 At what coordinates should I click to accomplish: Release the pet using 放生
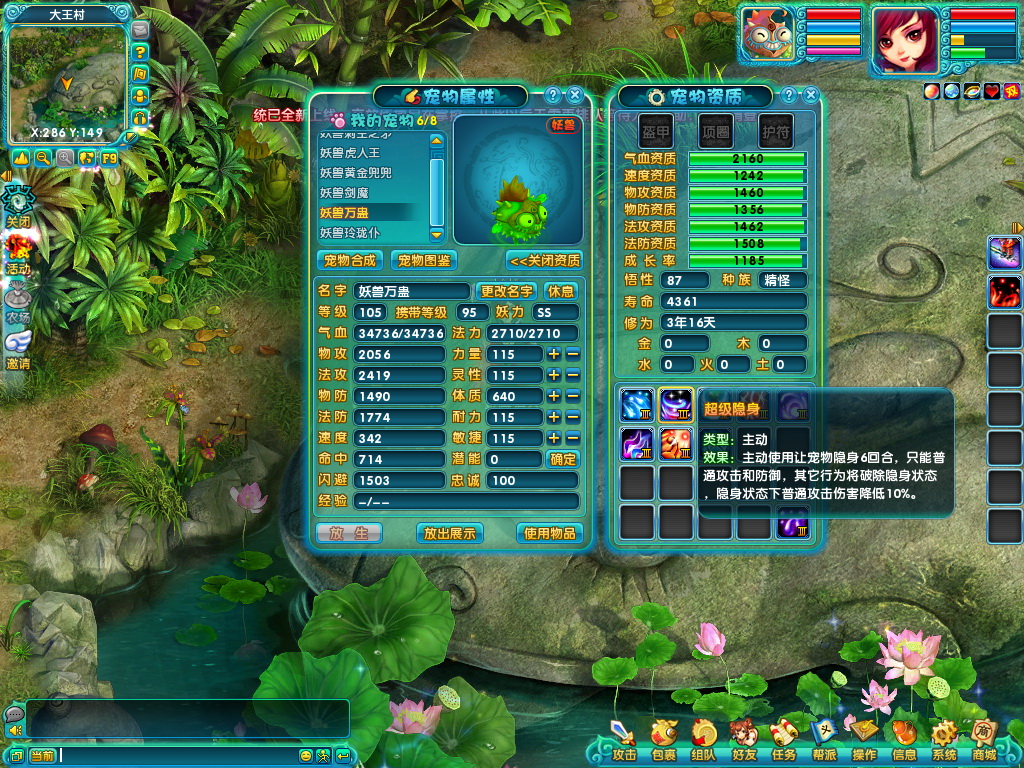click(349, 533)
